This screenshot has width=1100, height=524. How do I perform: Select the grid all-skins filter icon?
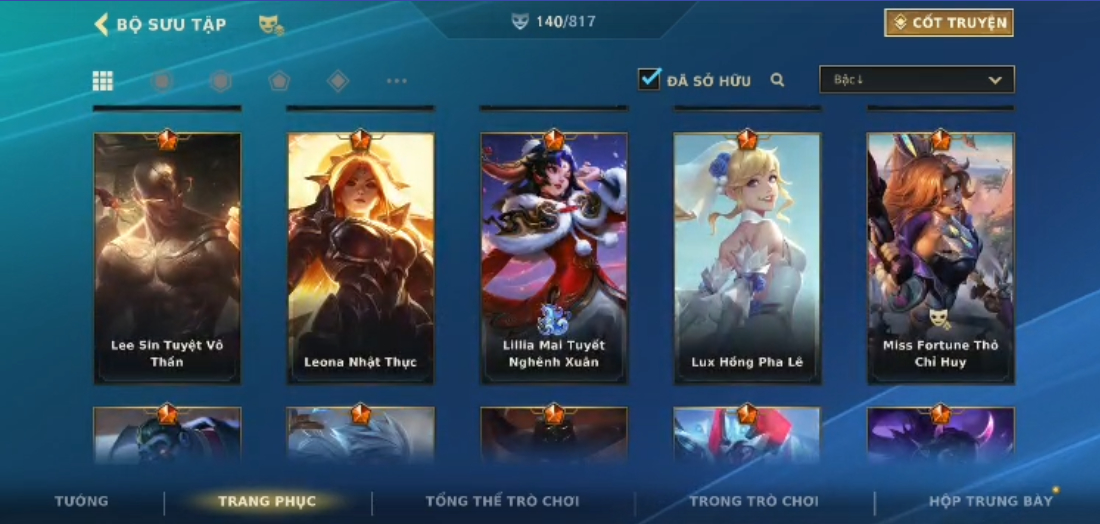[103, 81]
